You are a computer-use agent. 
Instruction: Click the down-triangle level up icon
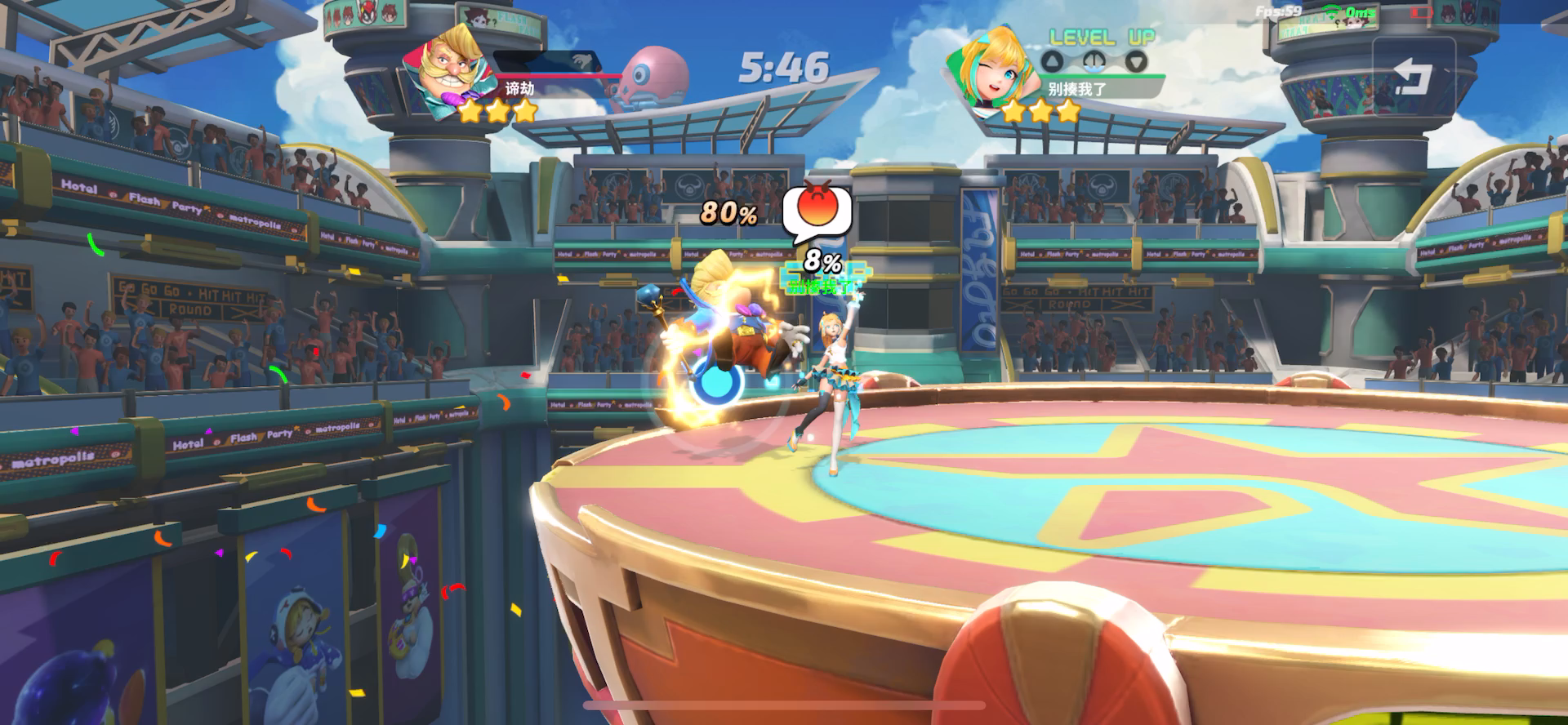(1136, 61)
